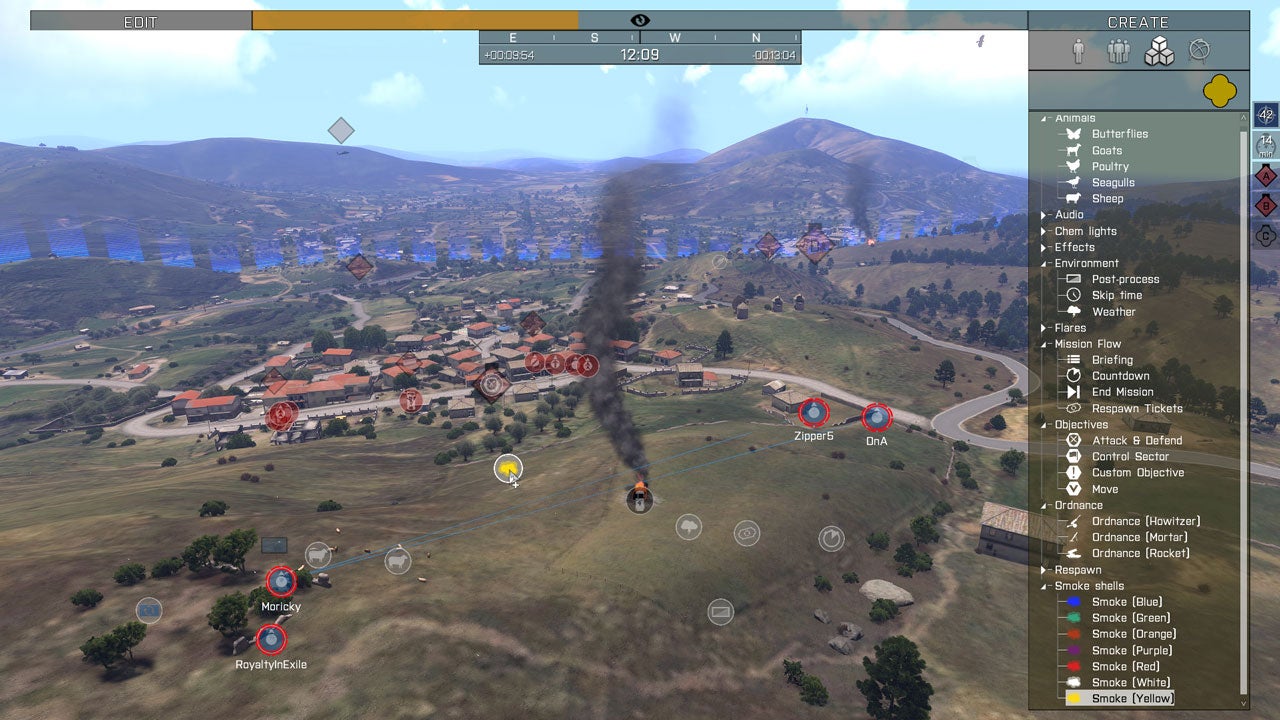Open the EDIT panel header
Screen dimensions: 1280x720
140,21
